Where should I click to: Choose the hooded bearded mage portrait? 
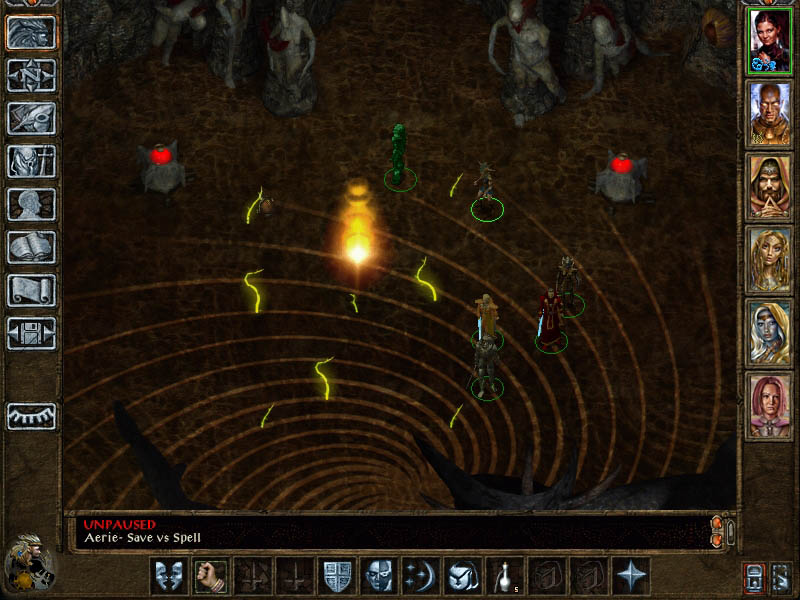coord(770,187)
